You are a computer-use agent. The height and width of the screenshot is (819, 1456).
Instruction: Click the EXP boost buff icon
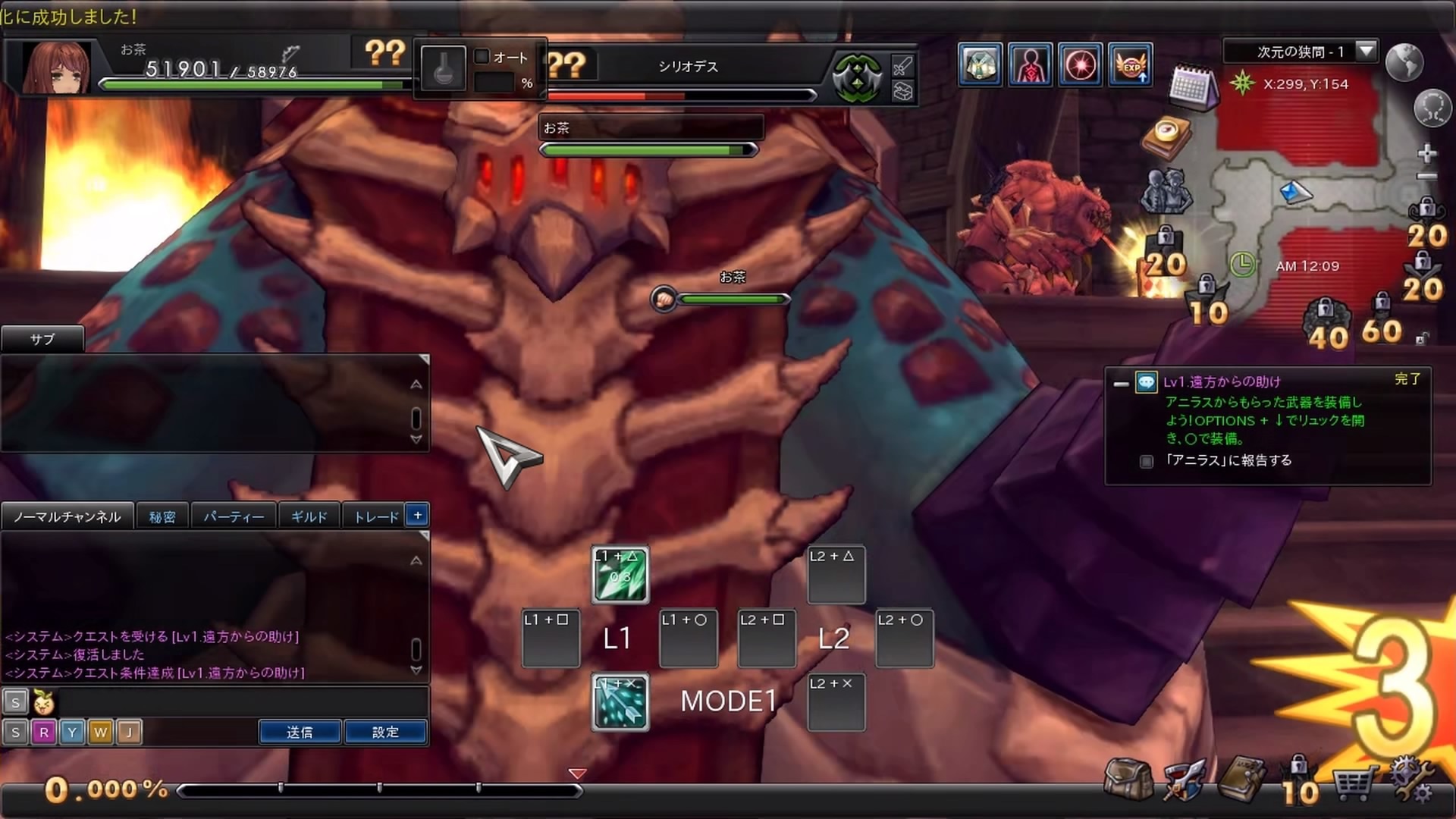1131,65
